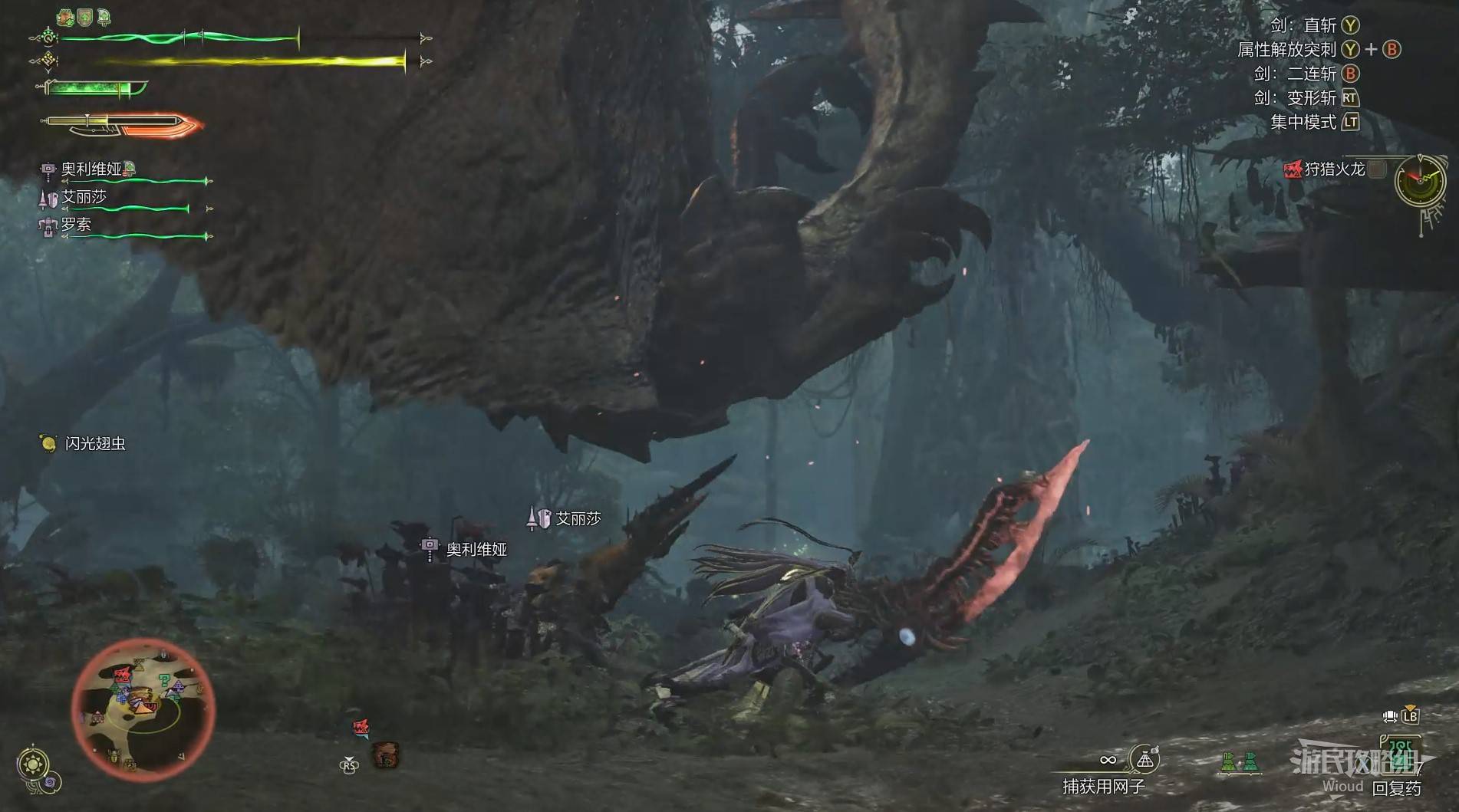This screenshot has height=812, width=1459.
Task: Select party member 艾丽莎 in the party list
Action: 84,197
